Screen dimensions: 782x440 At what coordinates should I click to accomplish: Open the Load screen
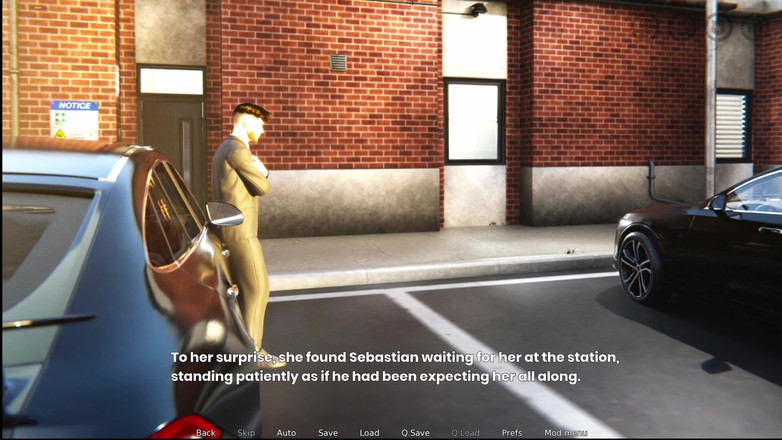369,433
